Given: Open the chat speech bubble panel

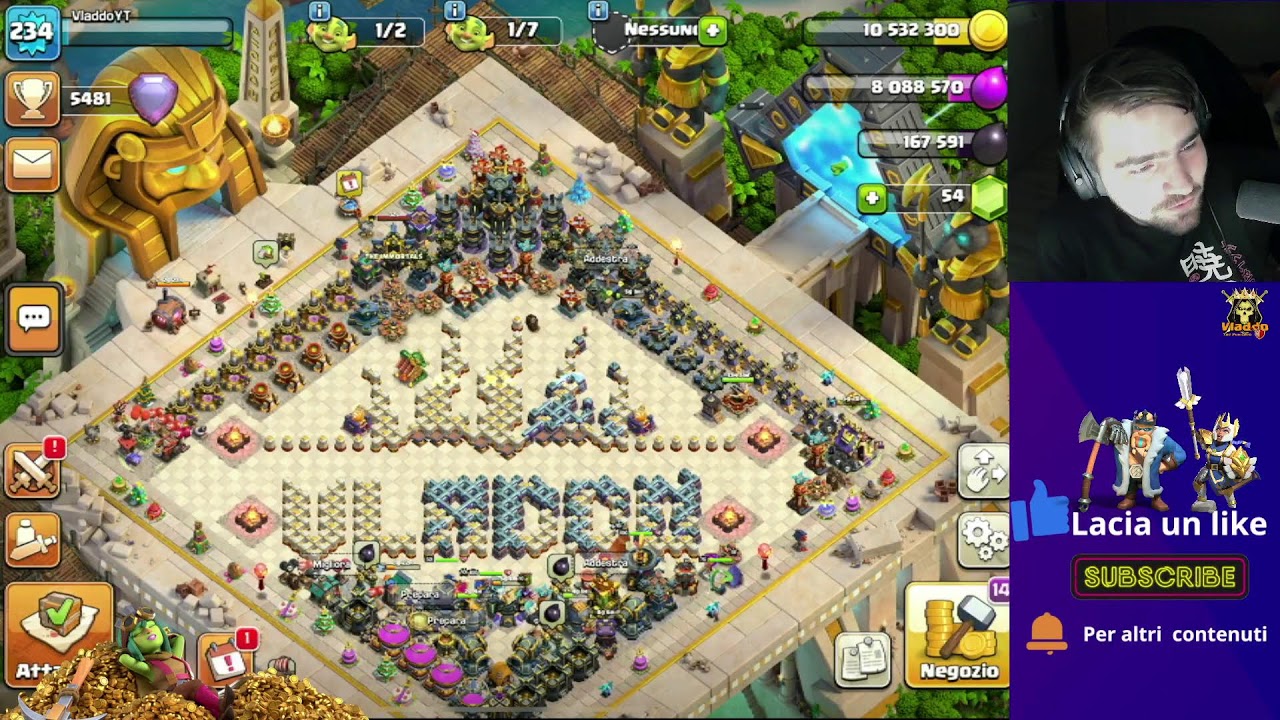Looking at the screenshot, I should [34, 319].
